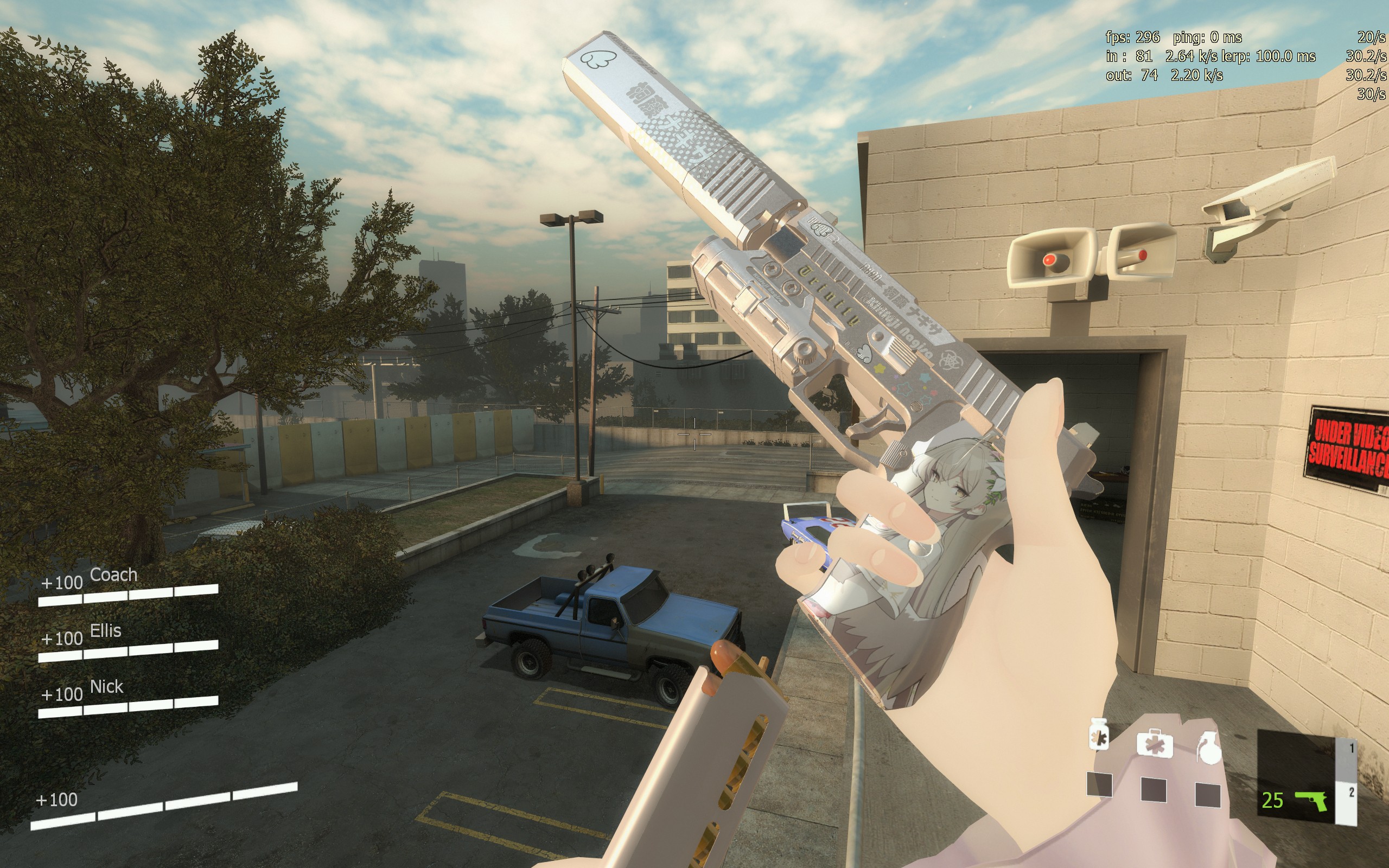Select teammate Coach in the team panel
This screenshot has height=868, width=1389.
113,575
